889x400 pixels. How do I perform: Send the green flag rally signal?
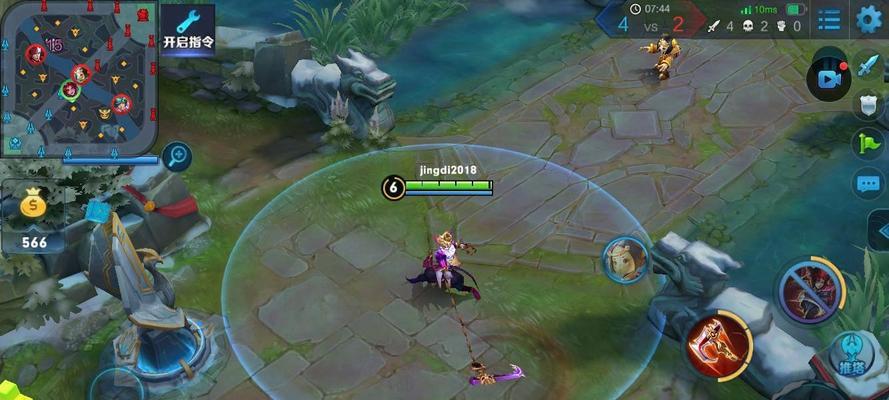pos(868,143)
